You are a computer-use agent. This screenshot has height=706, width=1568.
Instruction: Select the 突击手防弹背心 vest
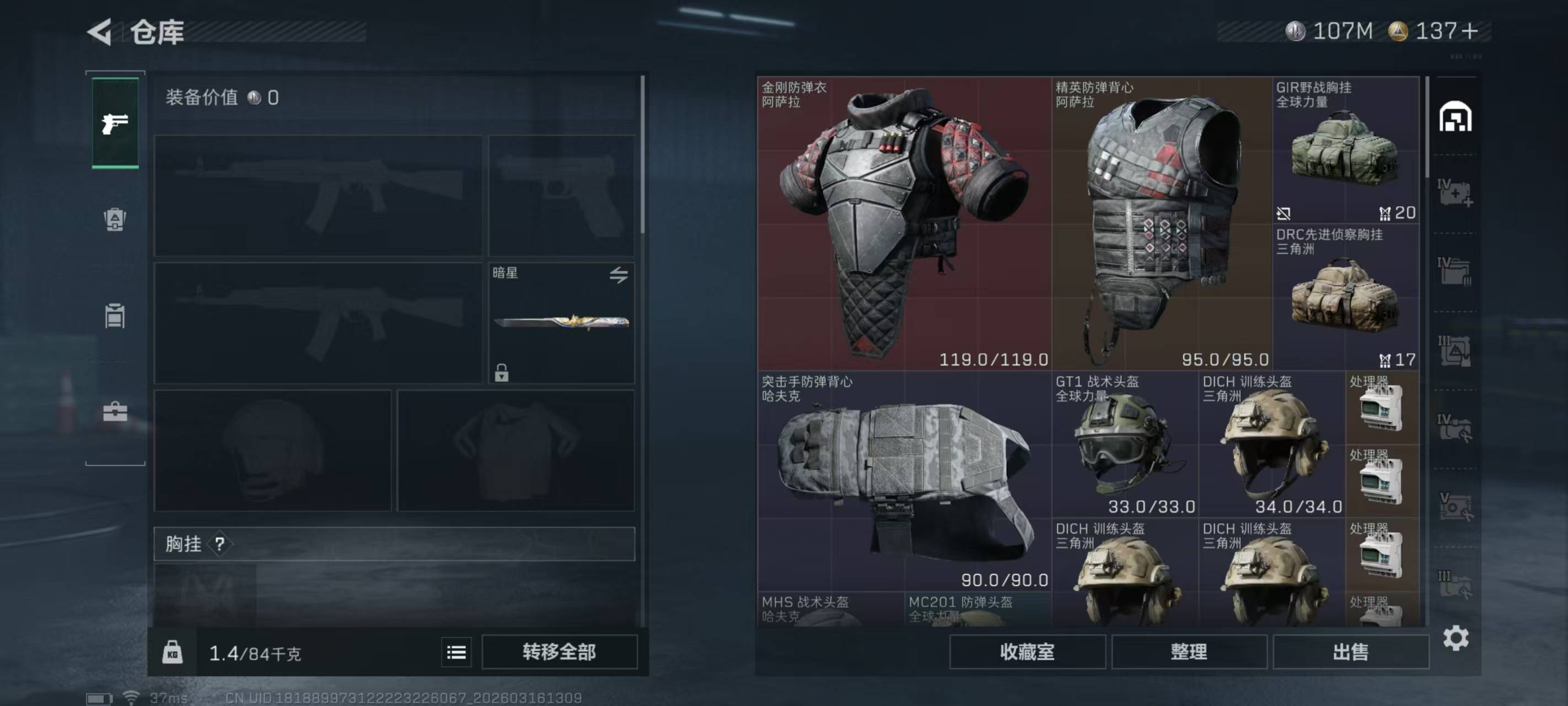click(904, 481)
